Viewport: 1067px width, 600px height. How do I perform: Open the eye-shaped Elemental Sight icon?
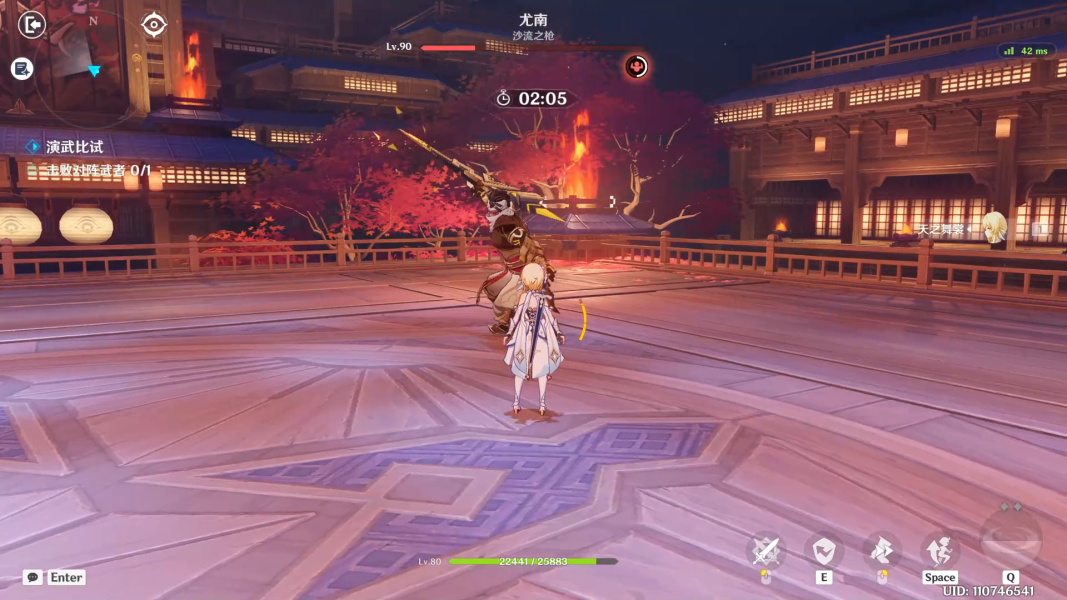coord(153,24)
